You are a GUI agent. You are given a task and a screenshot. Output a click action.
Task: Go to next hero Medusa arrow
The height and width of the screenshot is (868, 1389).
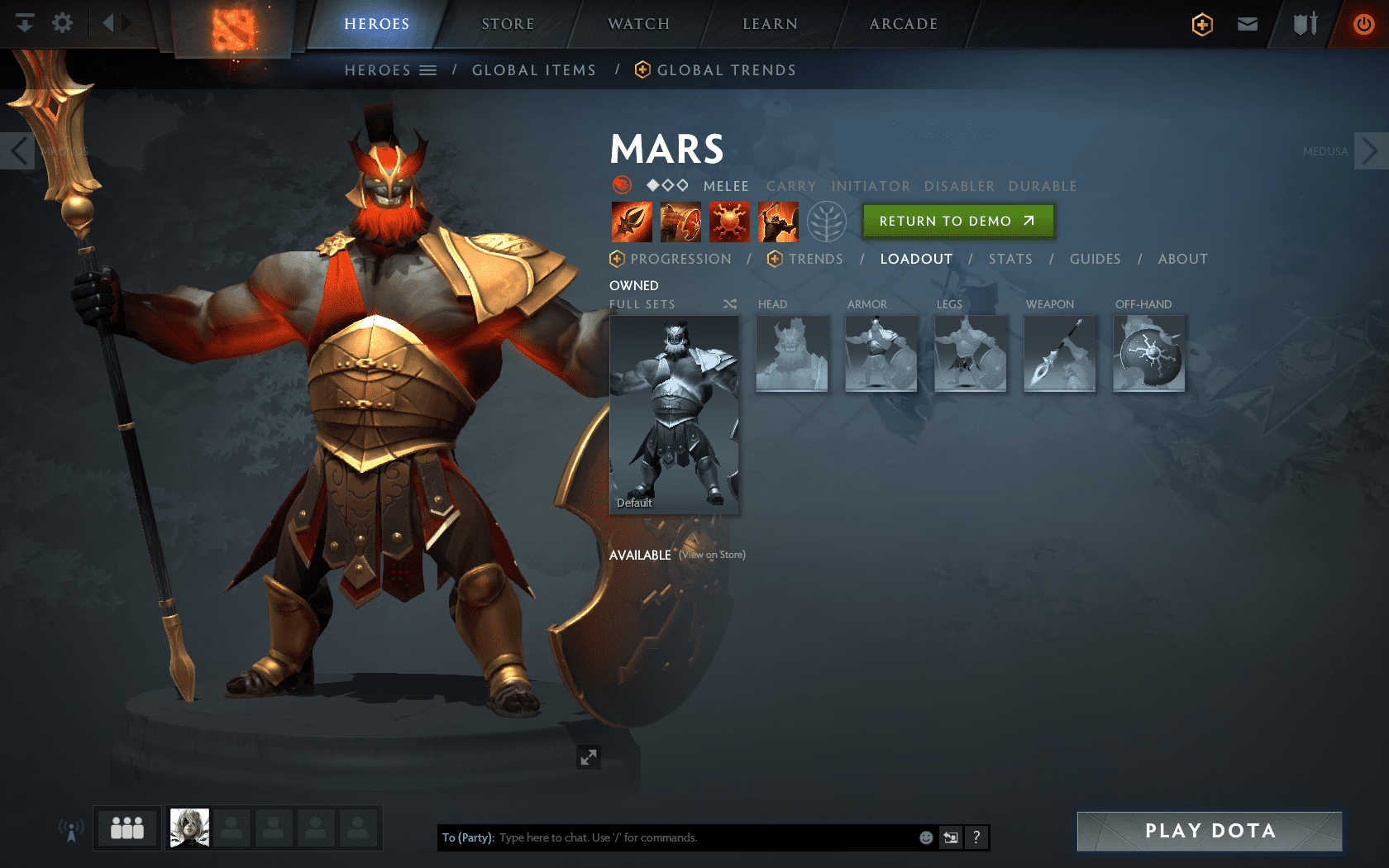click(1370, 150)
